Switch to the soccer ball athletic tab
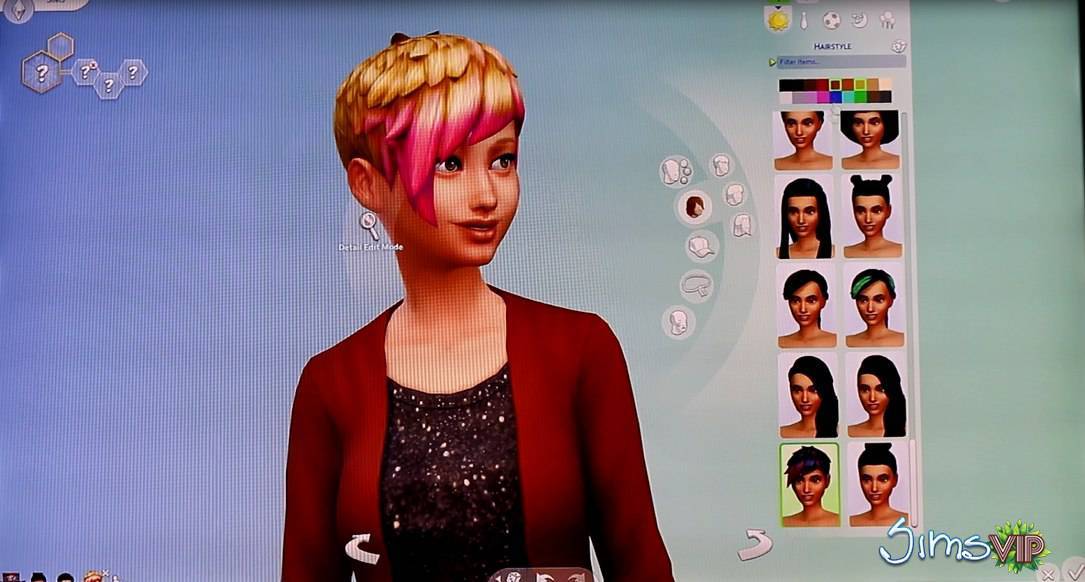Viewport: 1085px width, 582px height. (831, 19)
